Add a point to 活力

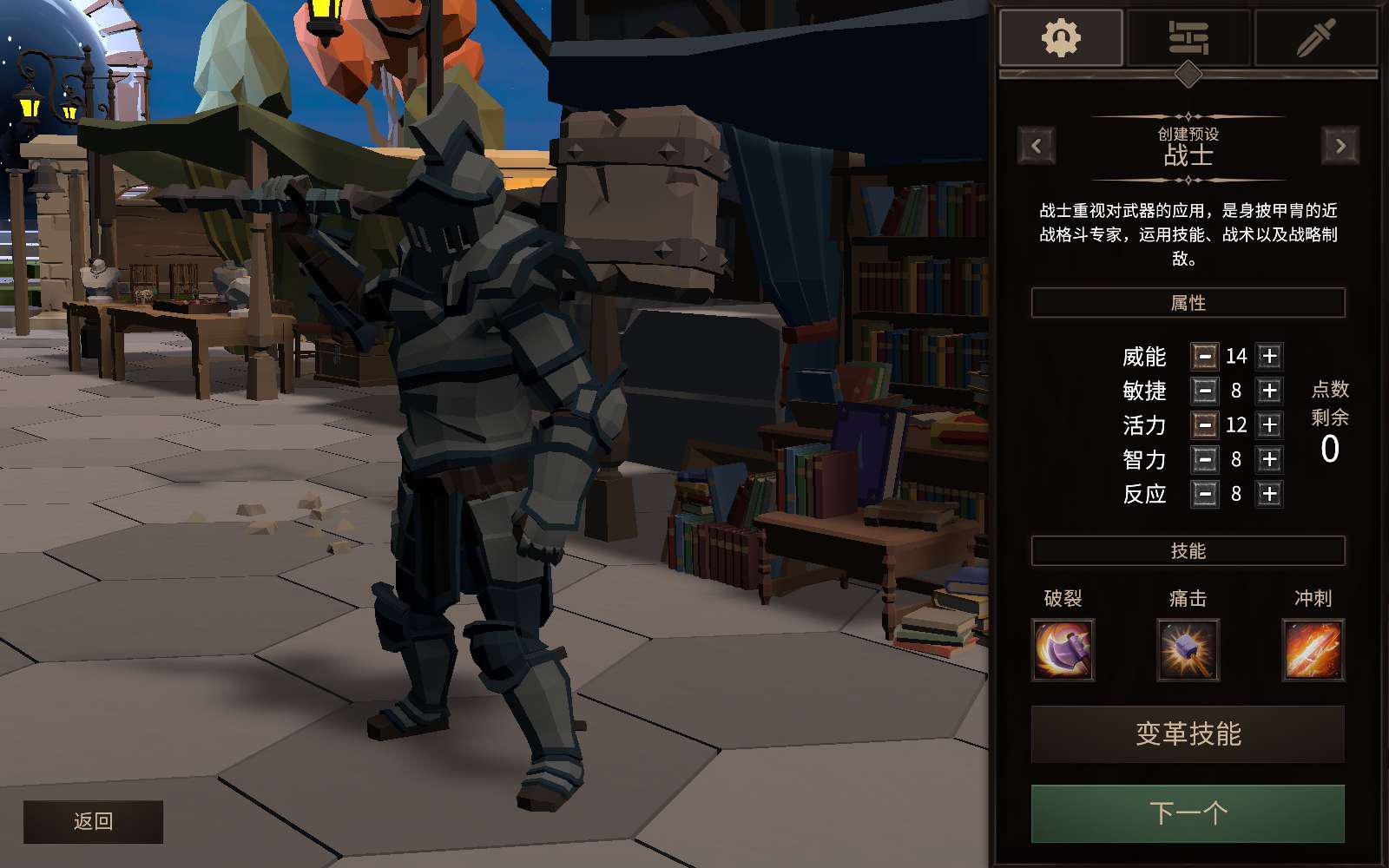point(1269,424)
